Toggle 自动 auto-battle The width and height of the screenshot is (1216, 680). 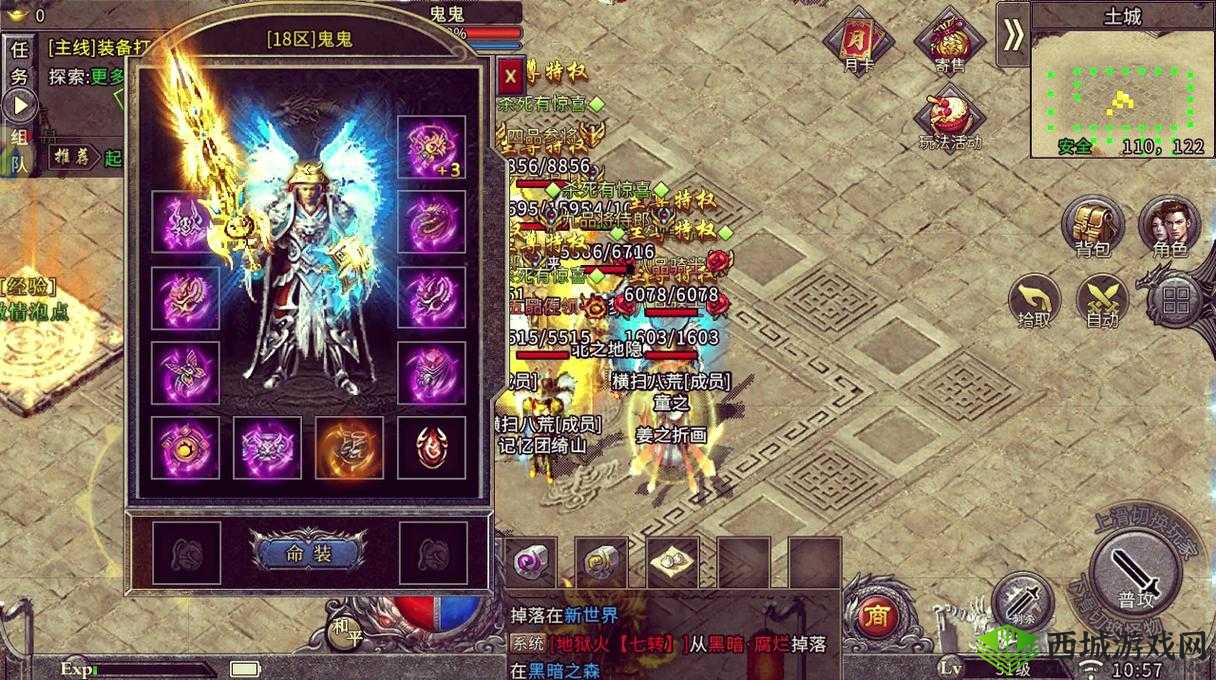[1102, 299]
